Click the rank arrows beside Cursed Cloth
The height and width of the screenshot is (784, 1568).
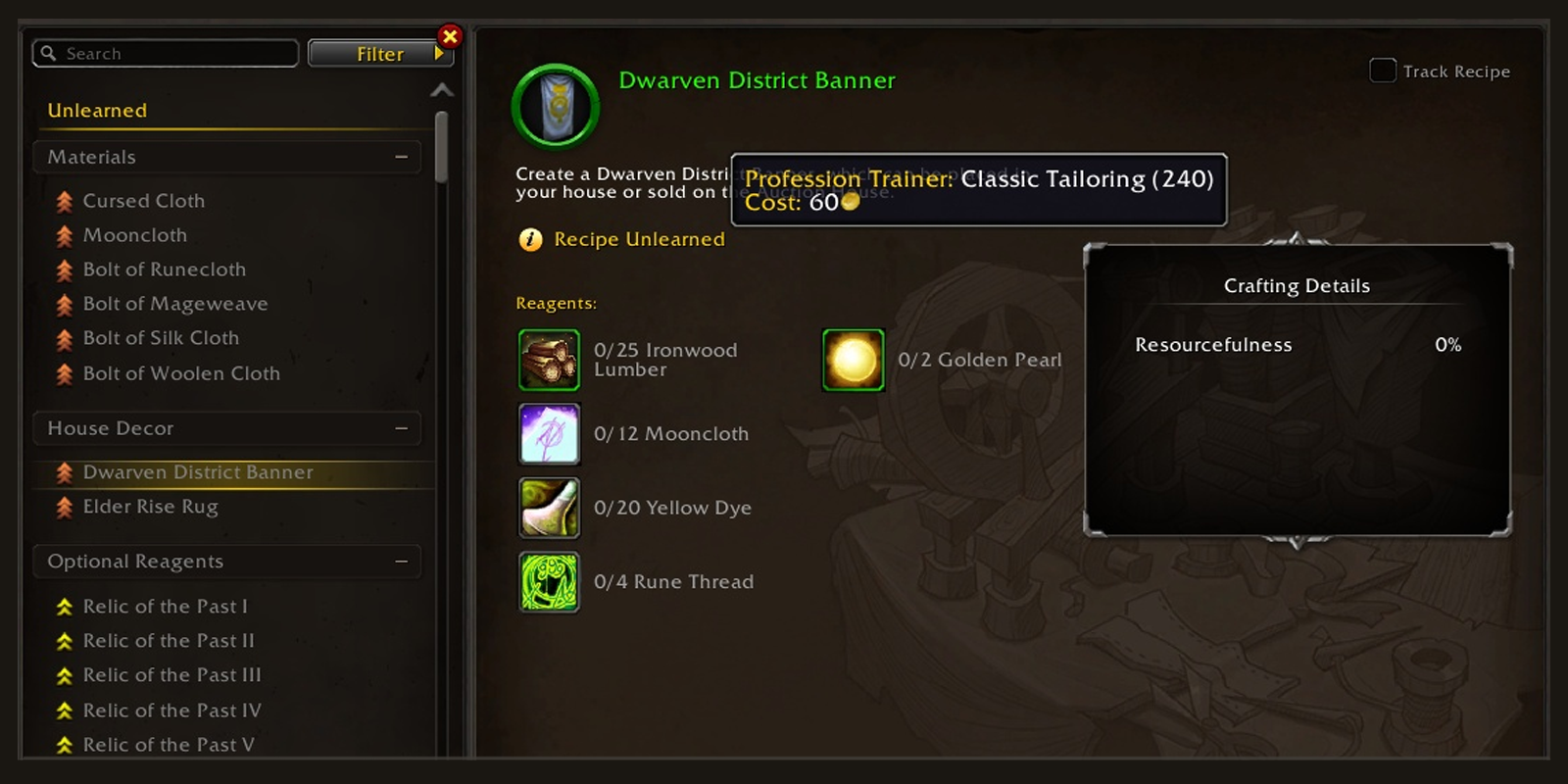[x=63, y=200]
